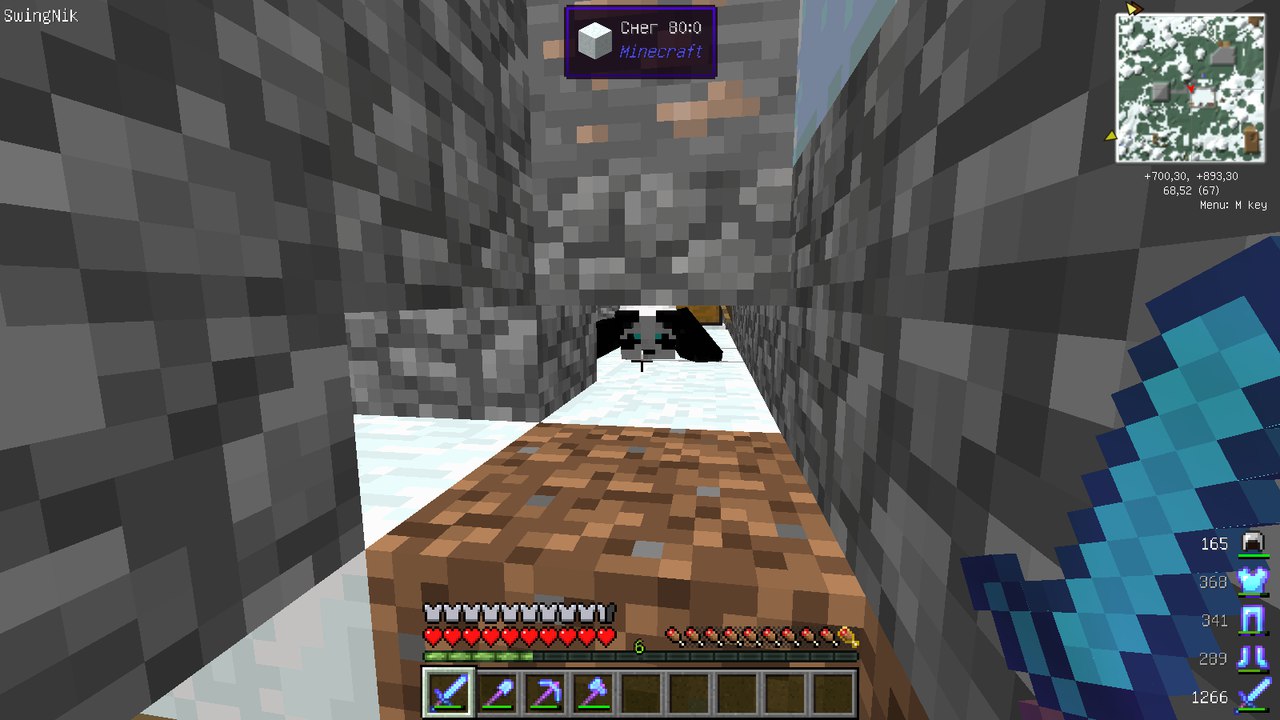The height and width of the screenshot is (720, 1280).
Task: Select the enchanted diamond pickaxe in the hotbar
Action: coord(546,691)
